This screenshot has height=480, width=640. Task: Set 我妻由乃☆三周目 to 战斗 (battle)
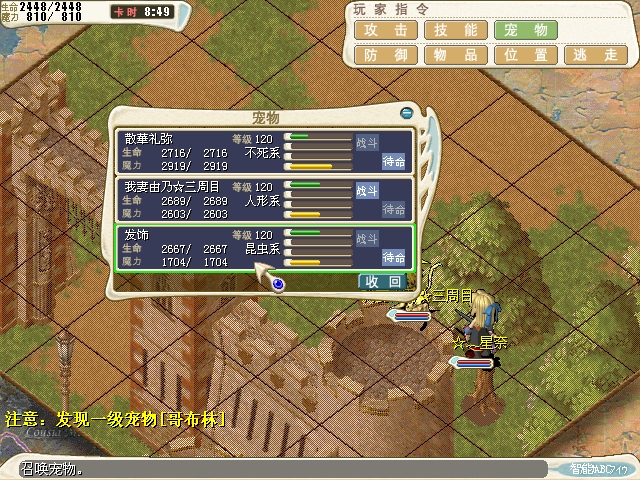coord(368,190)
